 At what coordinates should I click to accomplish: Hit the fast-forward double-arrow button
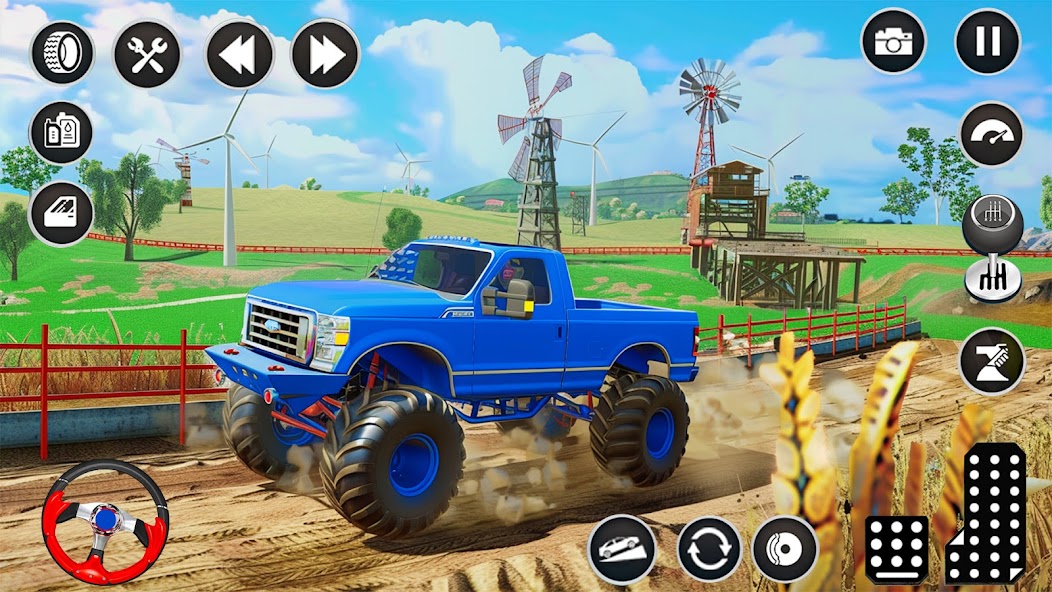tap(325, 53)
